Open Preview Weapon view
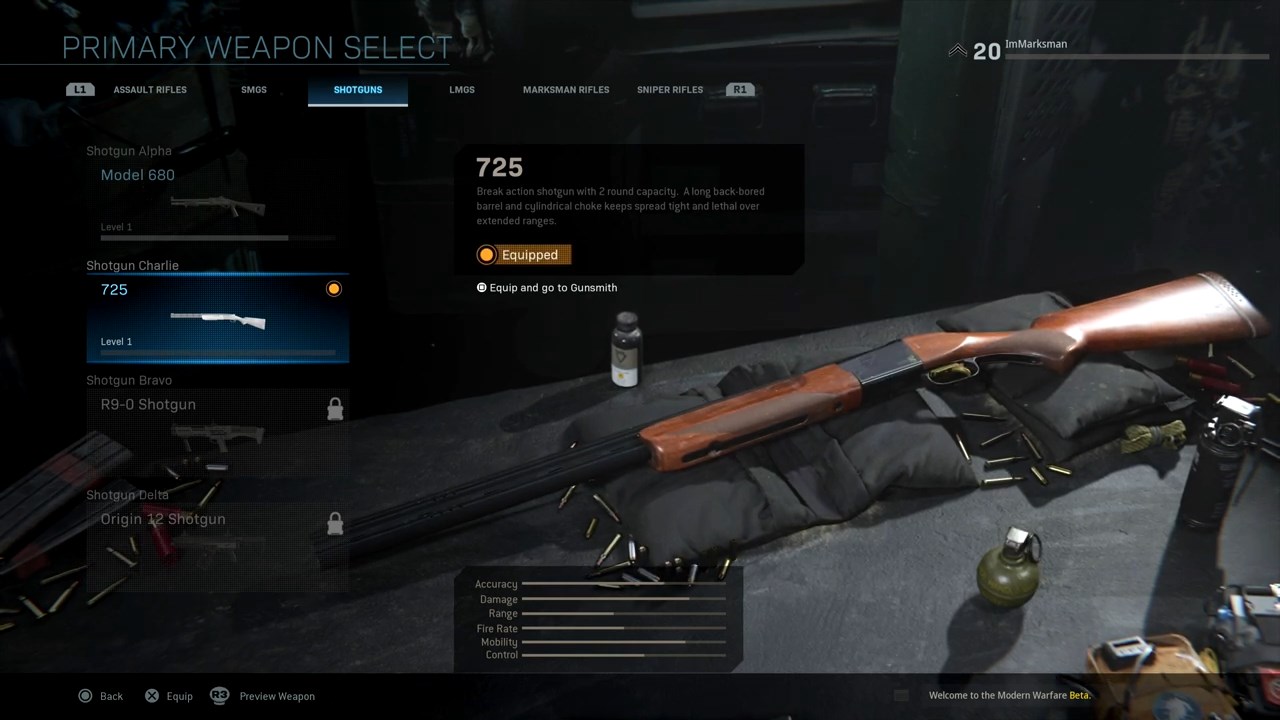The width and height of the screenshot is (1280, 720). tap(263, 696)
